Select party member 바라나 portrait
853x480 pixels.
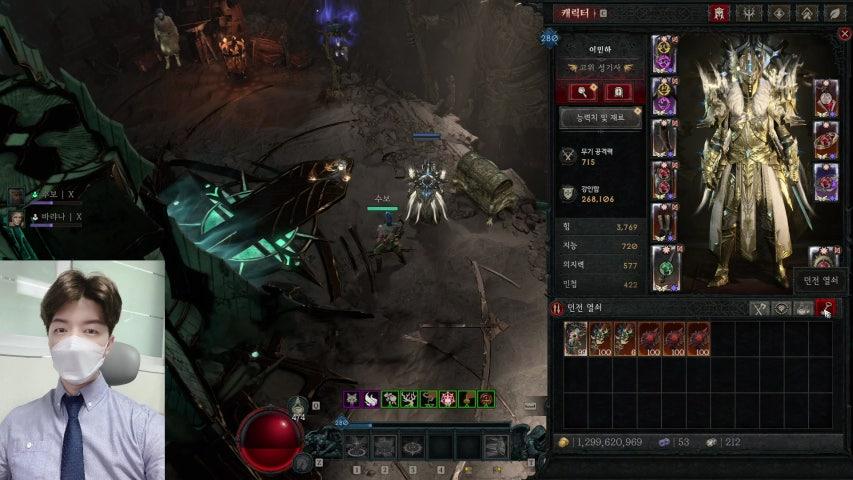tap(17, 216)
